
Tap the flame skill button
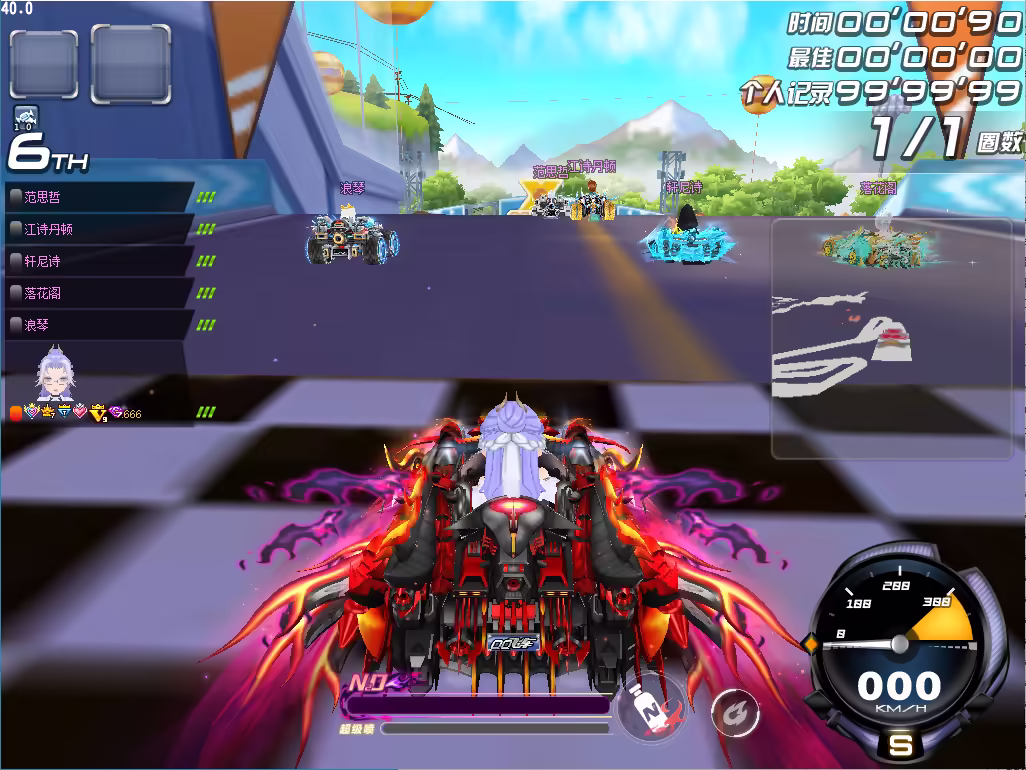[734, 712]
